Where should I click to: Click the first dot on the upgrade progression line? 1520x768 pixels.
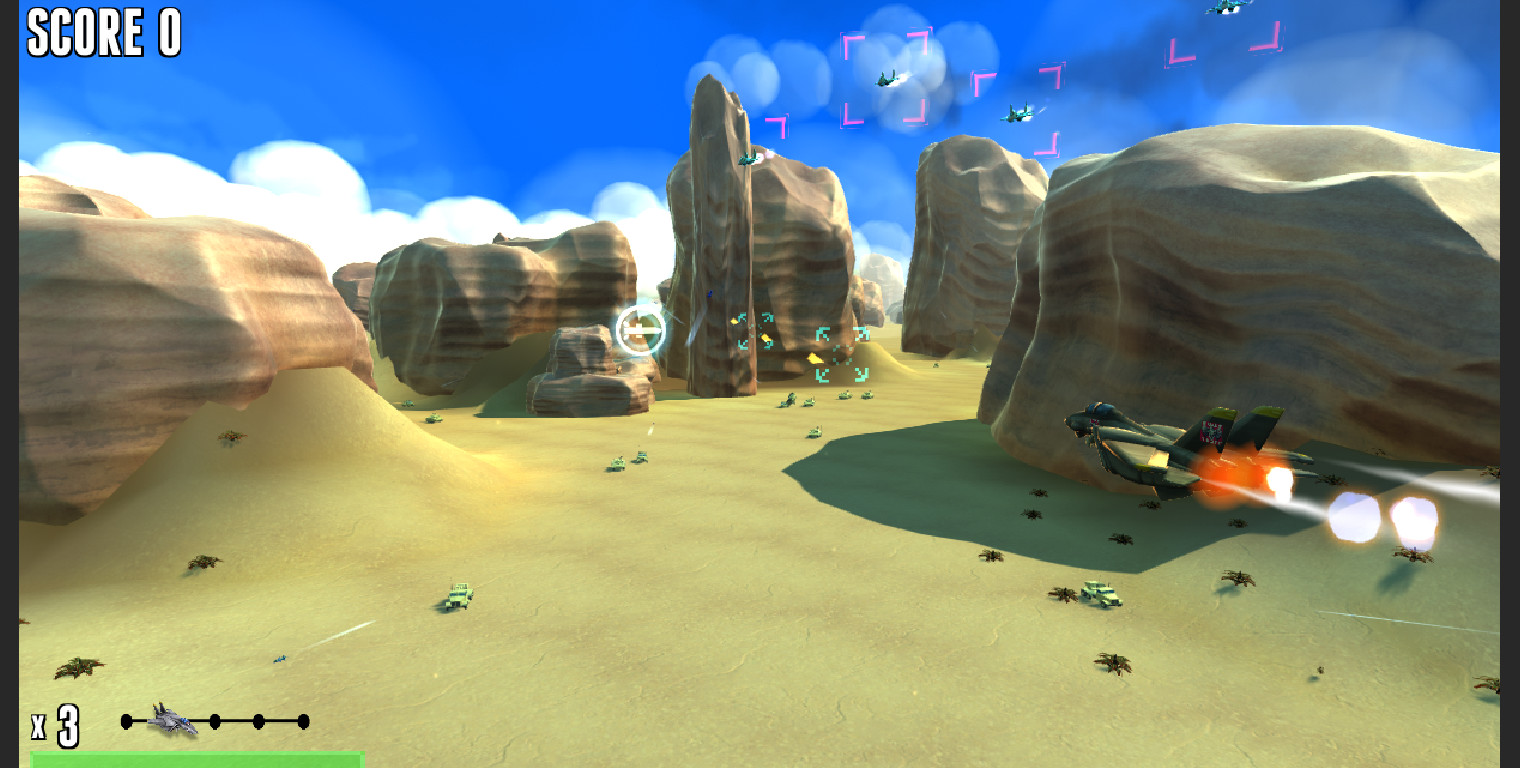click(126, 720)
